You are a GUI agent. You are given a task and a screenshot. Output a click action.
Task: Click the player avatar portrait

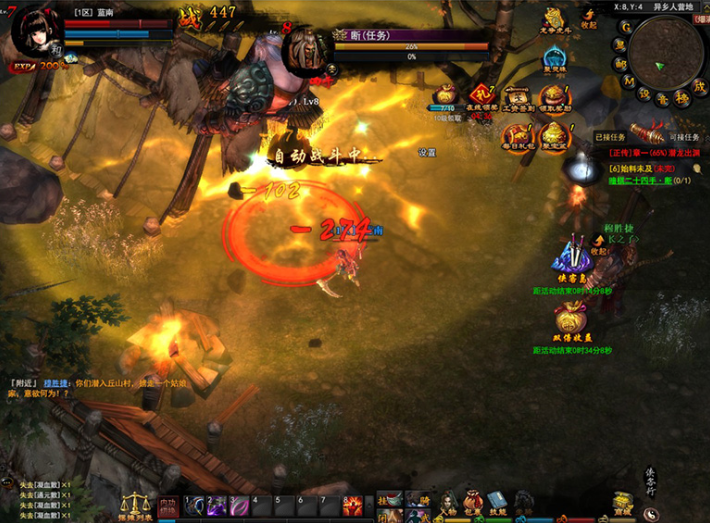[33, 35]
